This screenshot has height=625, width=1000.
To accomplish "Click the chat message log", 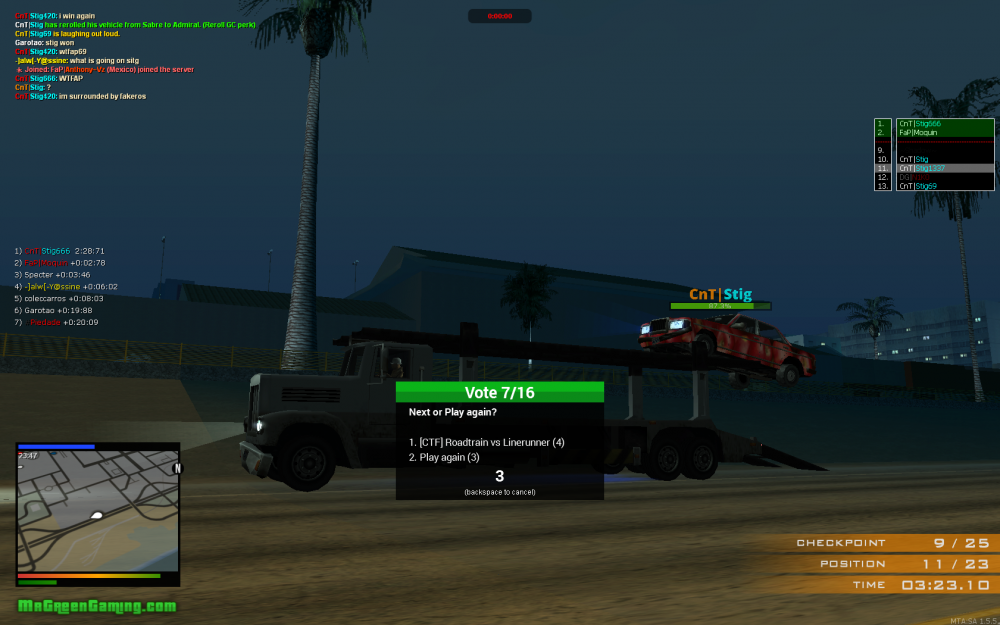I will 105,56.
